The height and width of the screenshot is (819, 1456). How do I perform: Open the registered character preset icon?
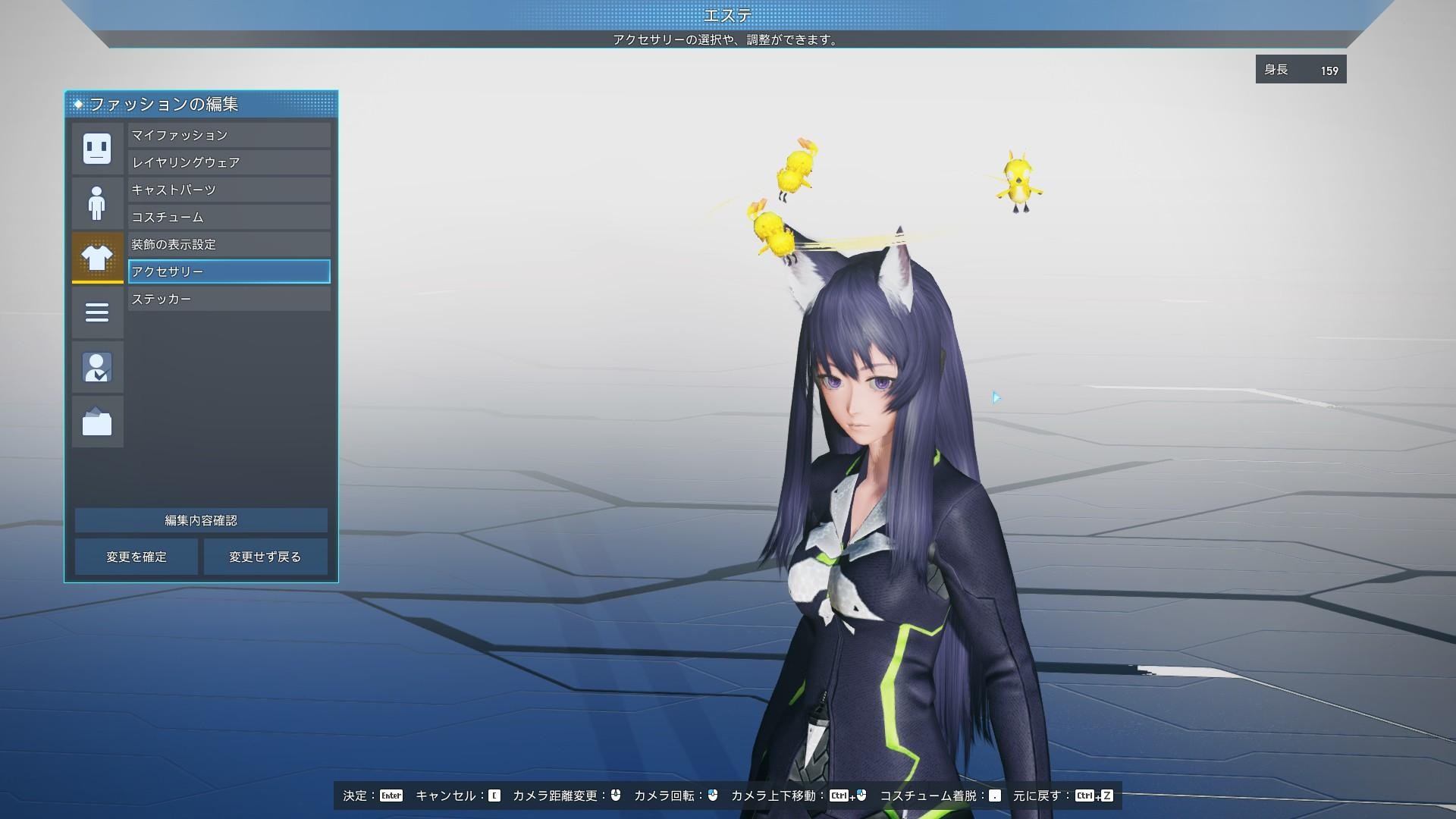pos(97,367)
